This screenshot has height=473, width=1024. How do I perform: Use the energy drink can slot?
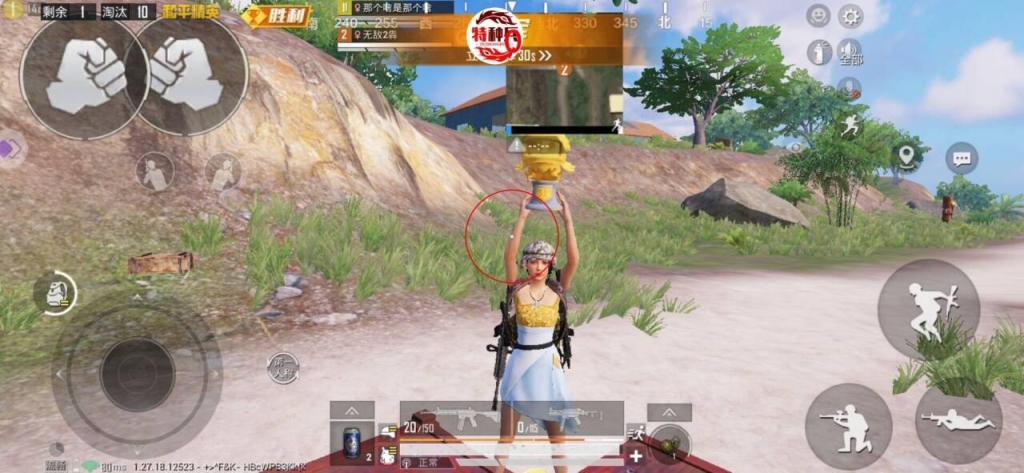(352, 443)
